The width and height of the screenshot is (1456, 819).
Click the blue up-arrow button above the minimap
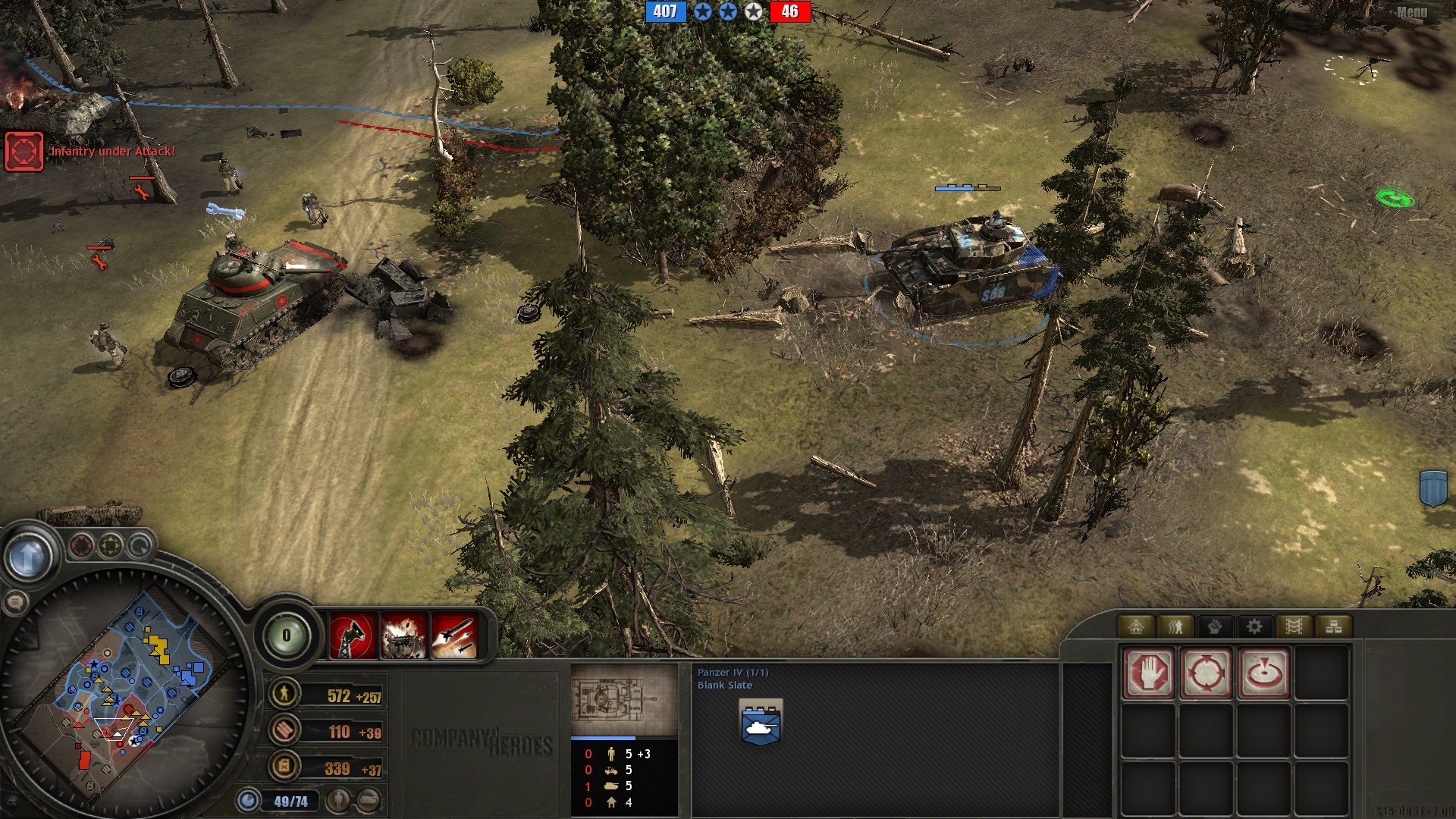click(29, 557)
